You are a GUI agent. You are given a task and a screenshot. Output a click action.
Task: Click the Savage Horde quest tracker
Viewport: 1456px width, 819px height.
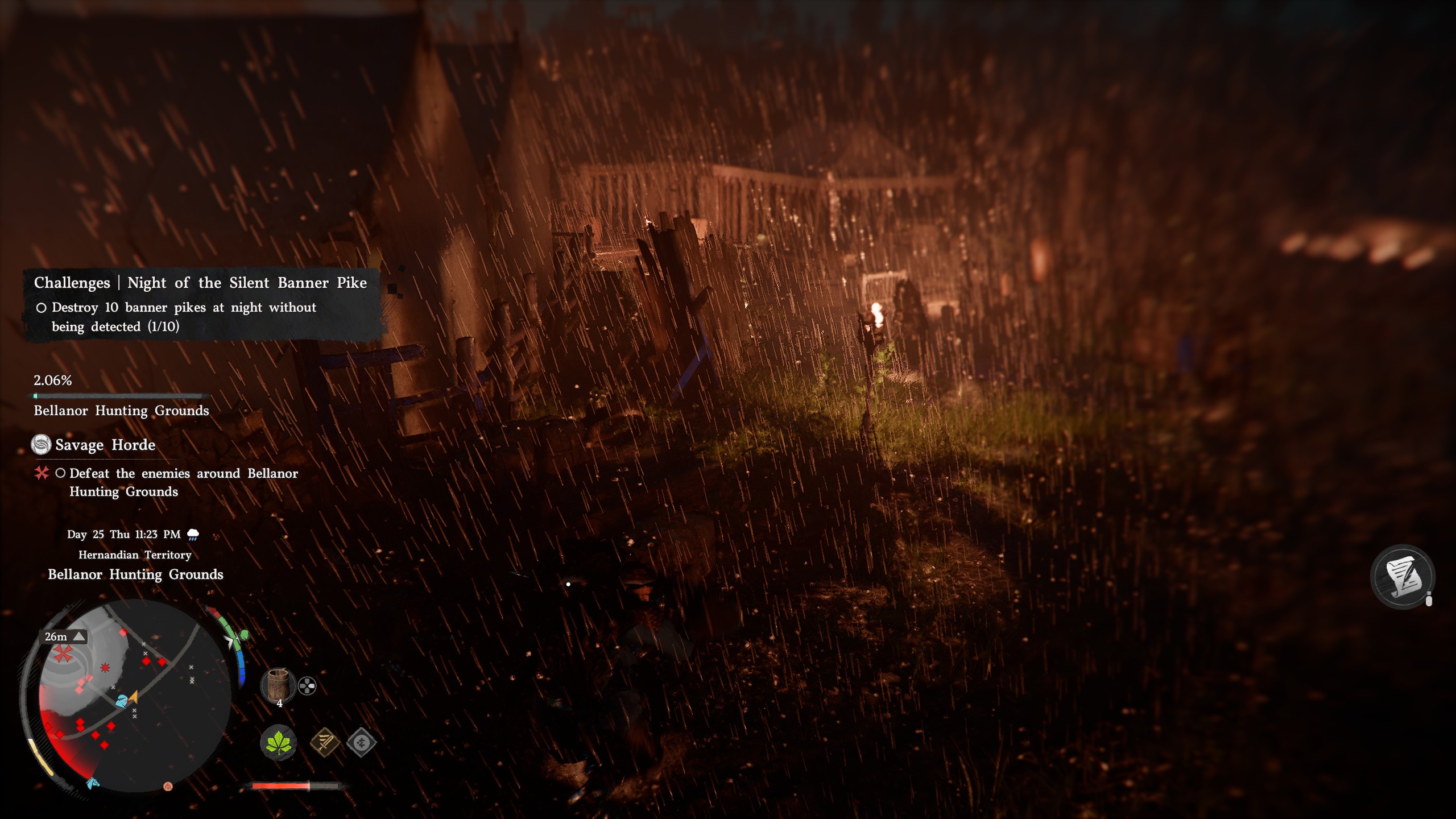click(105, 445)
